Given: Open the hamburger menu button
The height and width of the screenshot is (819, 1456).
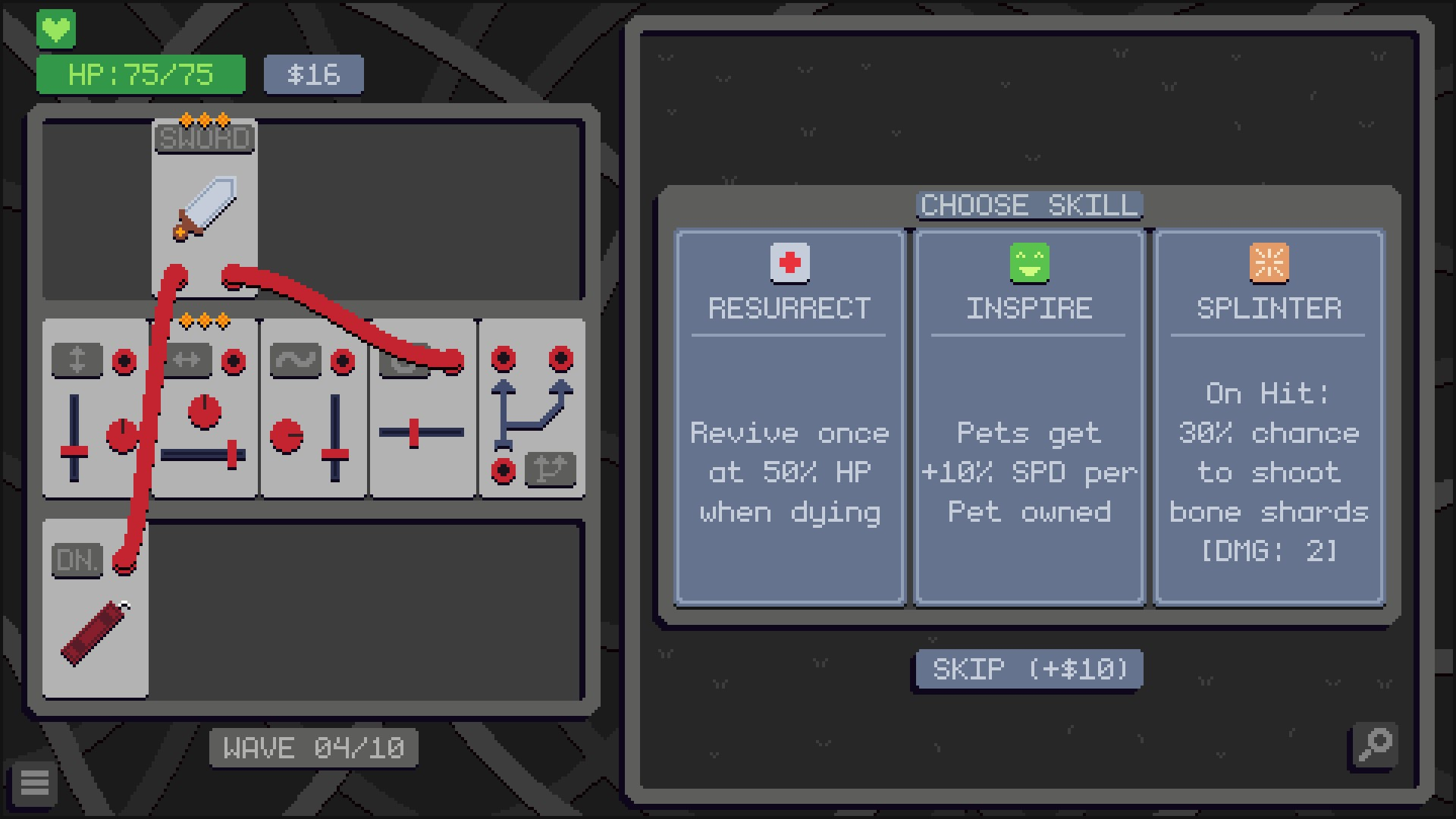Looking at the screenshot, I should tap(34, 783).
